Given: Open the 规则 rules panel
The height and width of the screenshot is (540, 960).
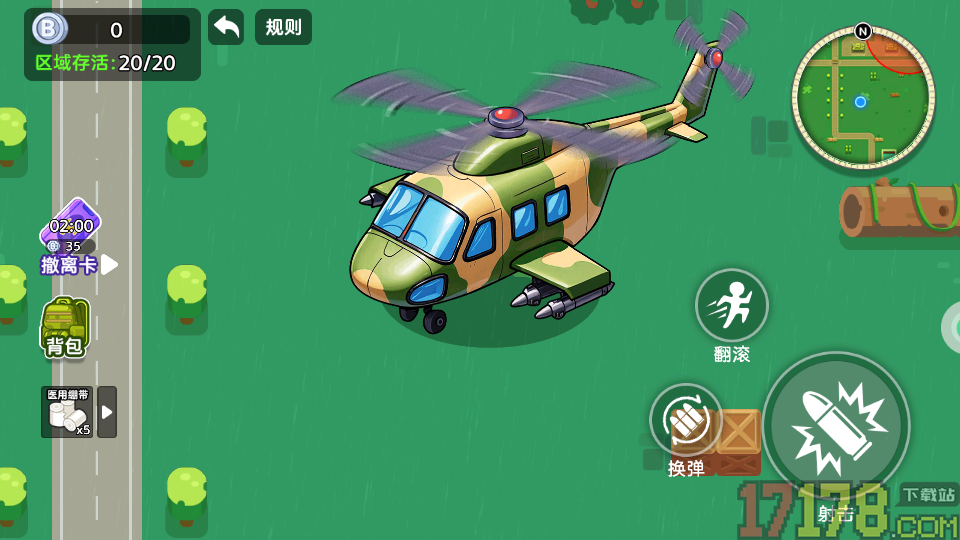Looking at the screenshot, I should pyautogui.click(x=283, y=27).
